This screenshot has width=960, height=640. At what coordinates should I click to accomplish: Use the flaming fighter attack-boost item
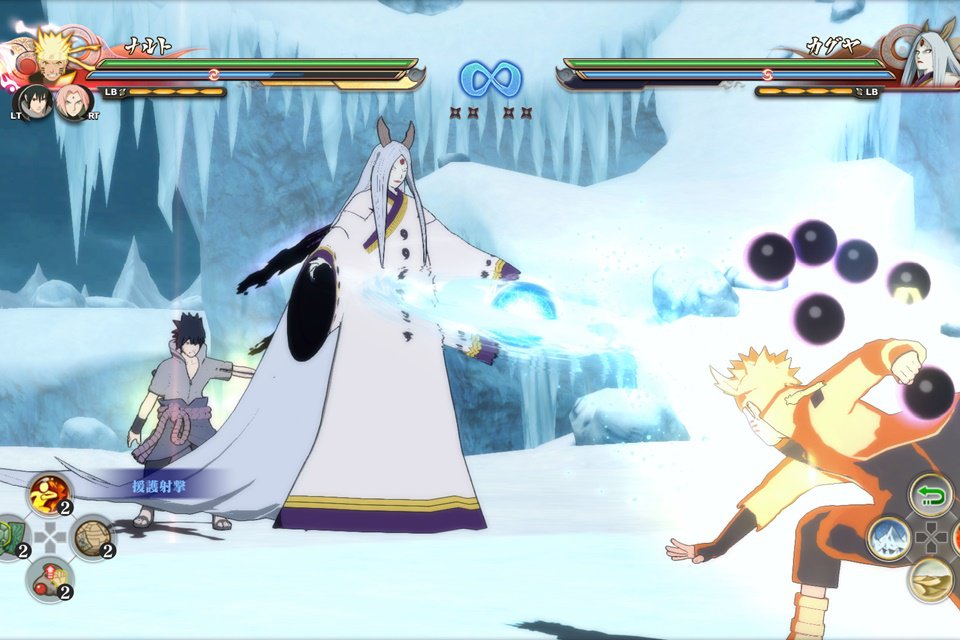(49, 495)
